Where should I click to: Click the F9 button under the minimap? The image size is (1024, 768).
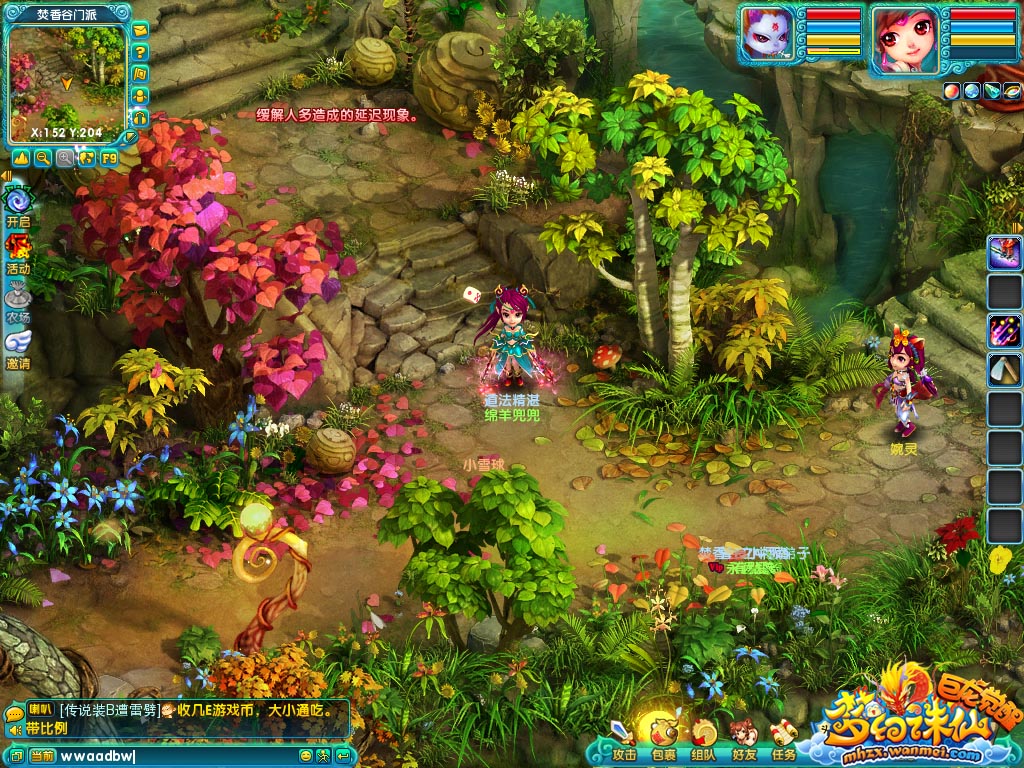click(x=108, y=158)
